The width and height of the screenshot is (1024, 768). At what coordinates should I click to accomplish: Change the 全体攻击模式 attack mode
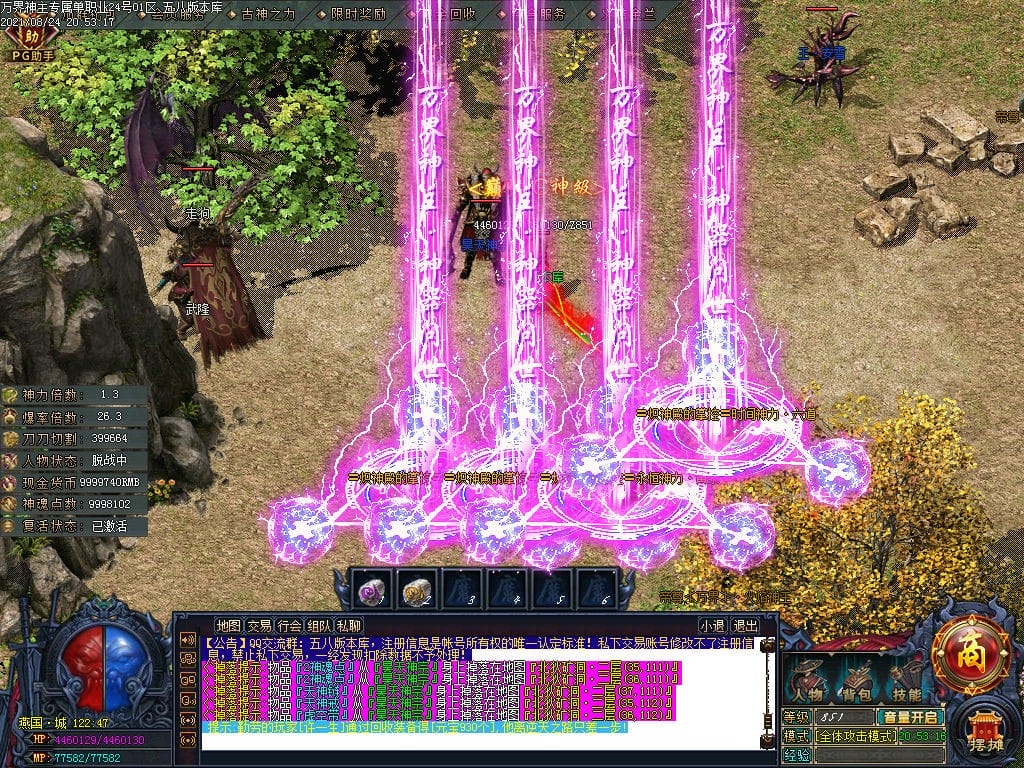click(856, 736)
